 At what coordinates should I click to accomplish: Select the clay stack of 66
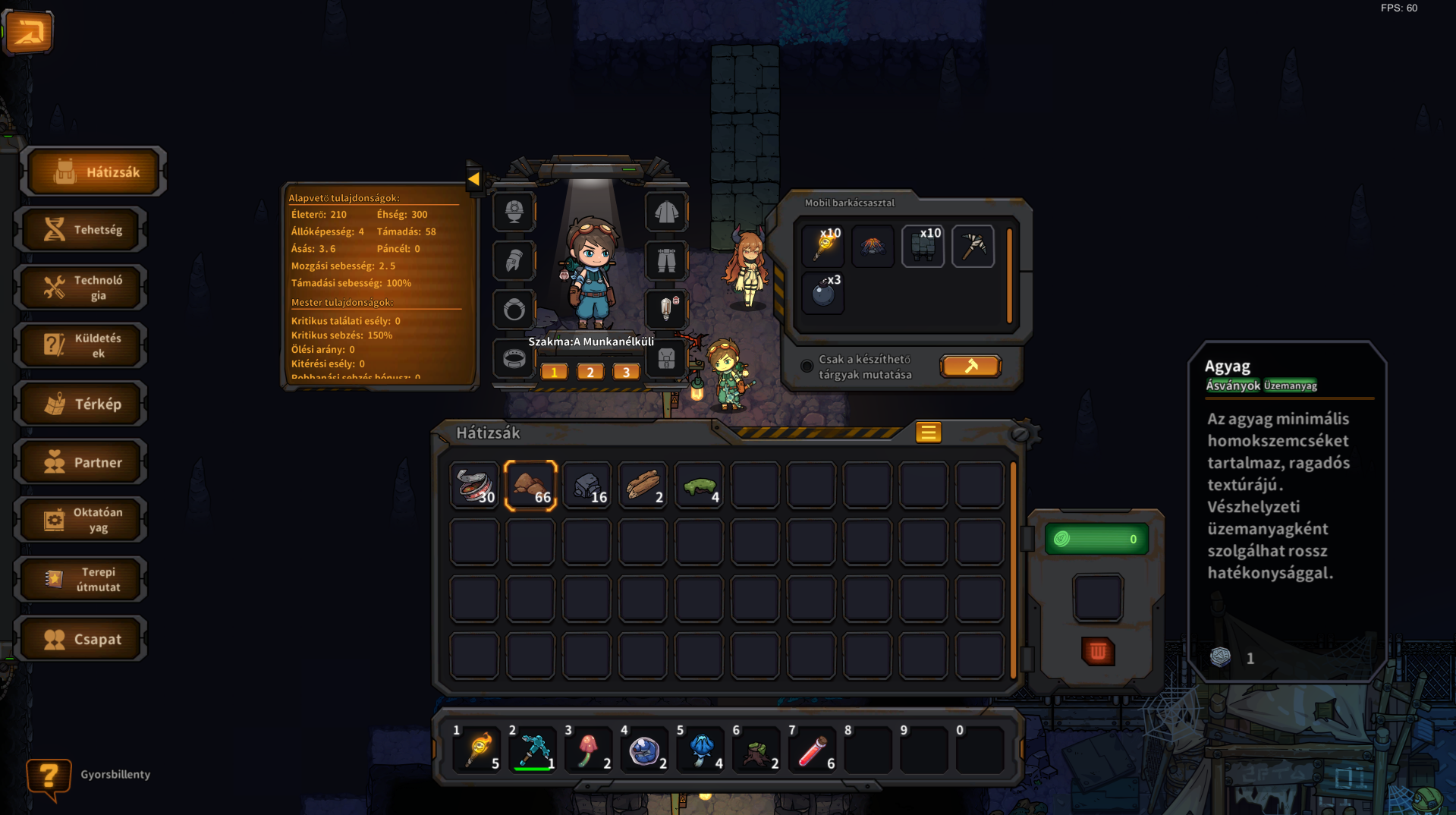pos(530,486)
